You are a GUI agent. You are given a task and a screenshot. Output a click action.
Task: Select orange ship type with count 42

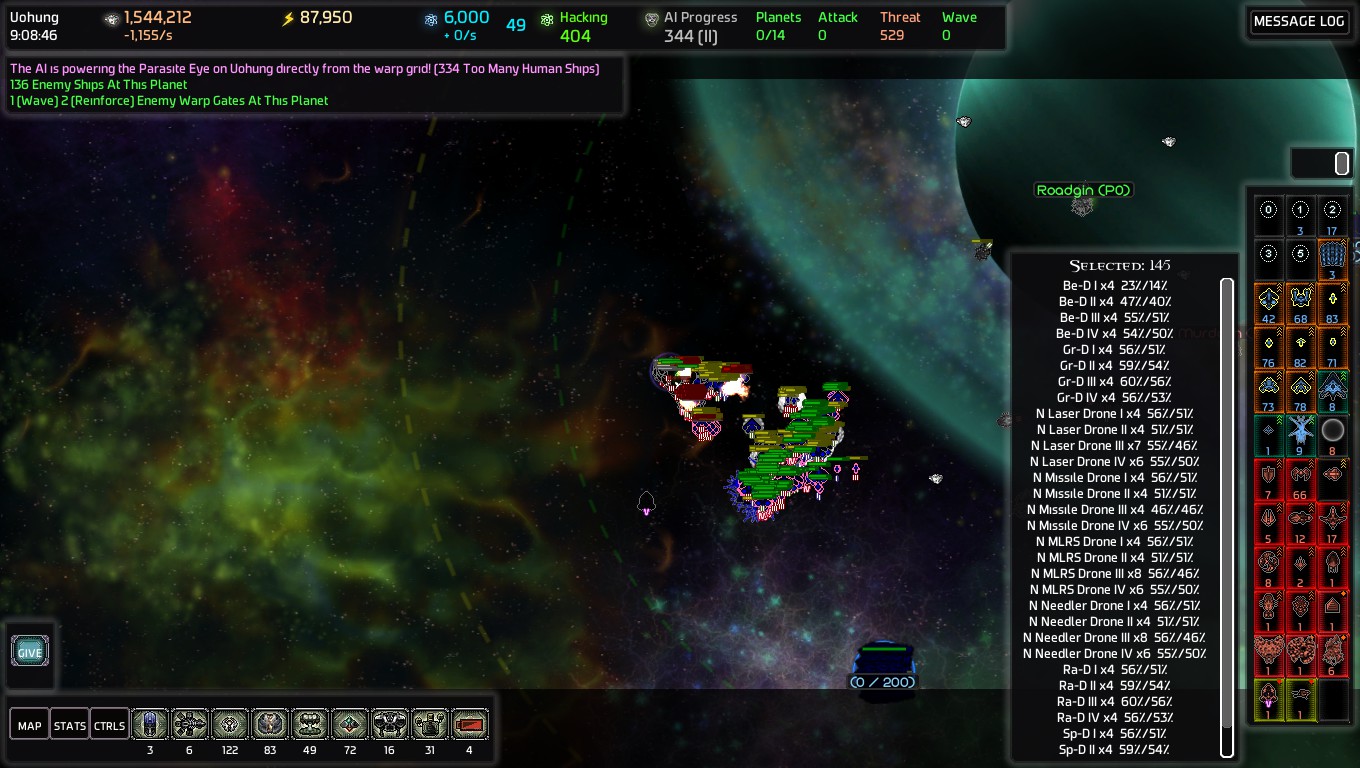point(1269,300)
